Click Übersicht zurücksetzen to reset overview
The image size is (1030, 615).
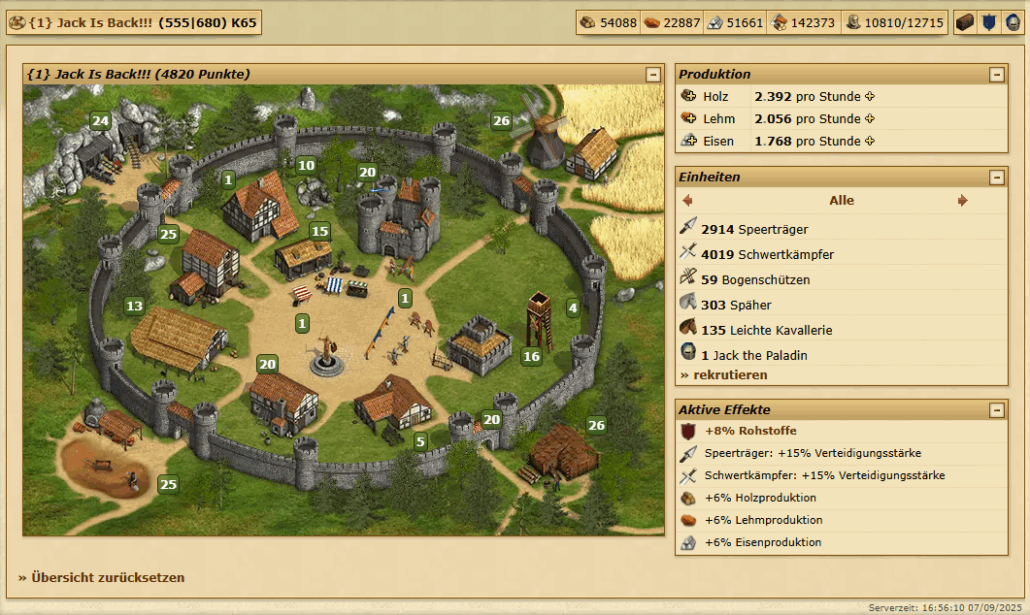[x=101, y=577]
